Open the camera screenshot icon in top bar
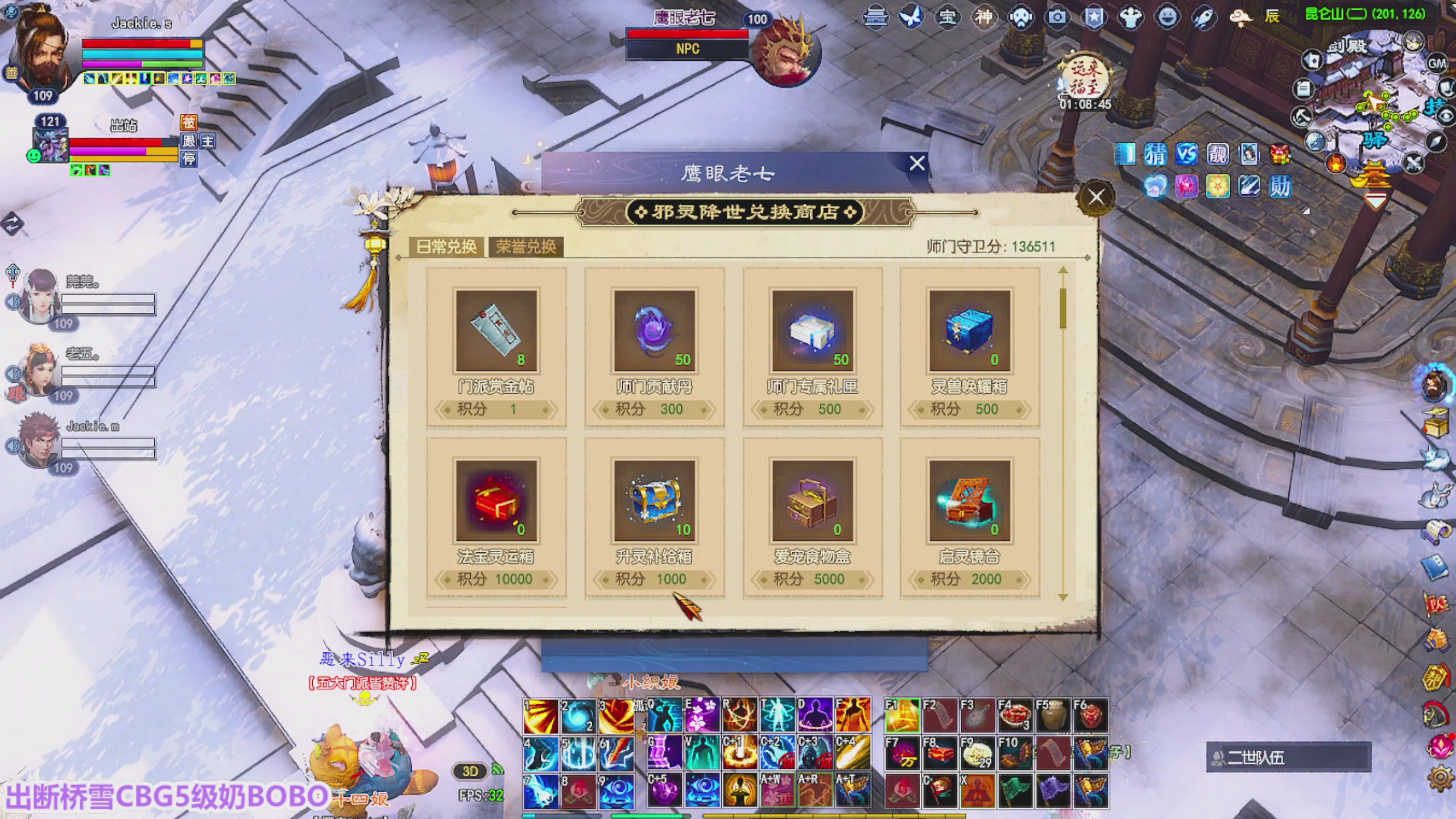 [x=1057, y=17]
